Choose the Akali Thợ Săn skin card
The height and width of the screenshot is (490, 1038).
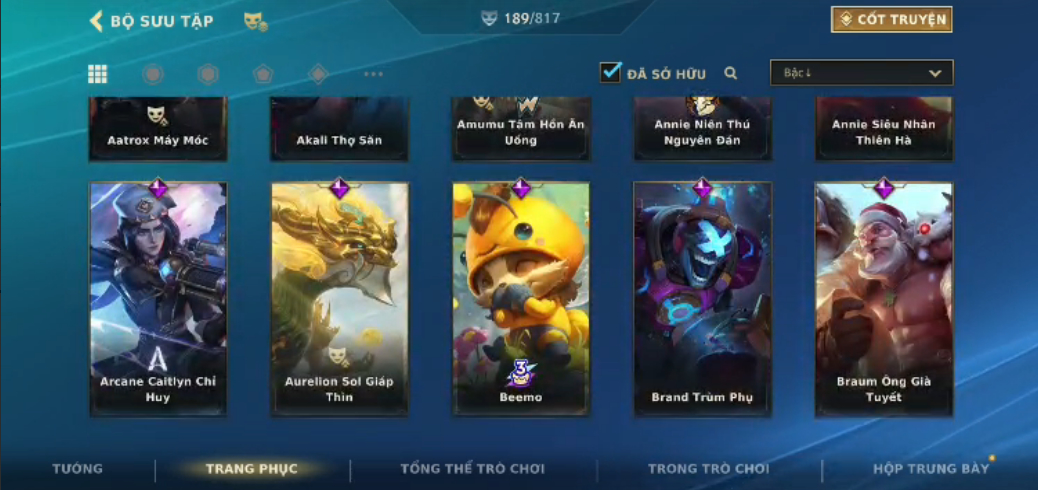(339, 130)
